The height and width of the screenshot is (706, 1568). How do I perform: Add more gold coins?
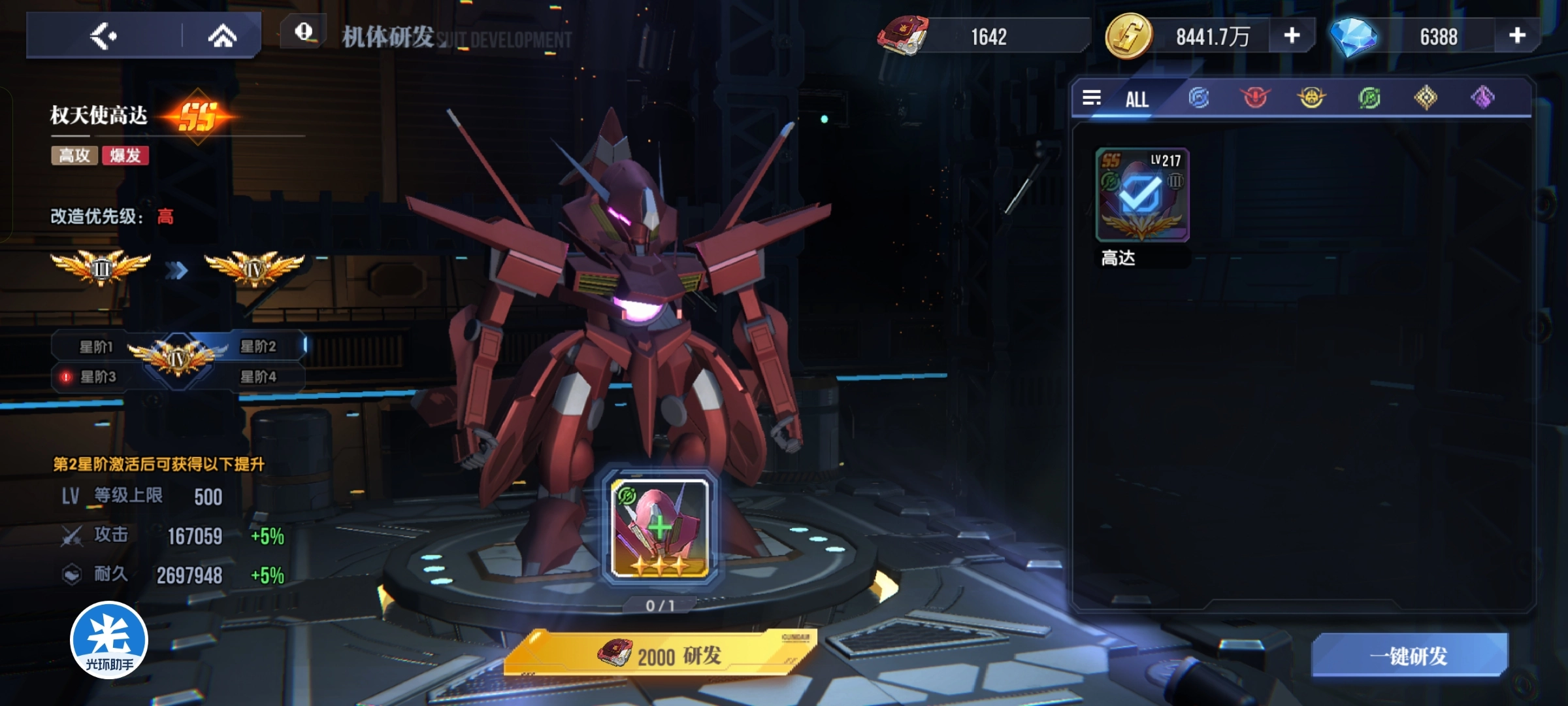1292,36
